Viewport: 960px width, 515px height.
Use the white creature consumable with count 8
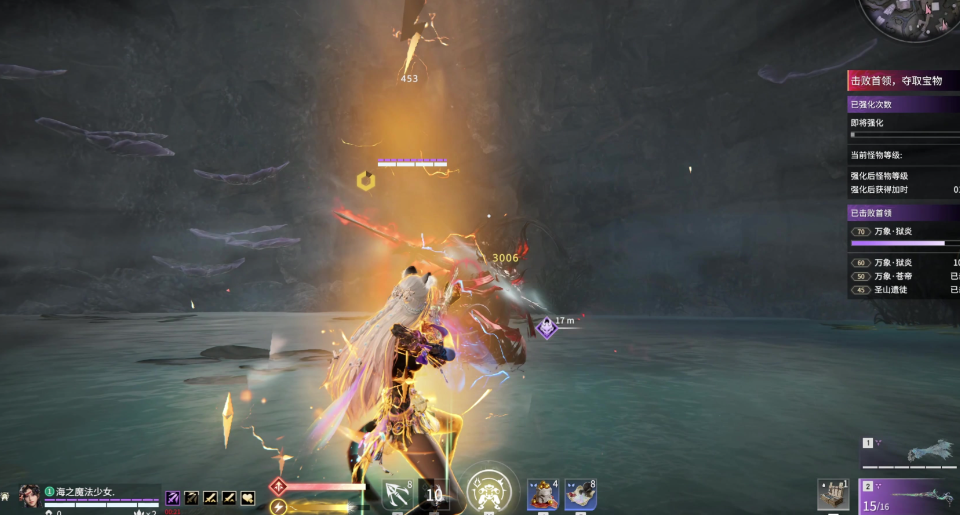(581, 495)
